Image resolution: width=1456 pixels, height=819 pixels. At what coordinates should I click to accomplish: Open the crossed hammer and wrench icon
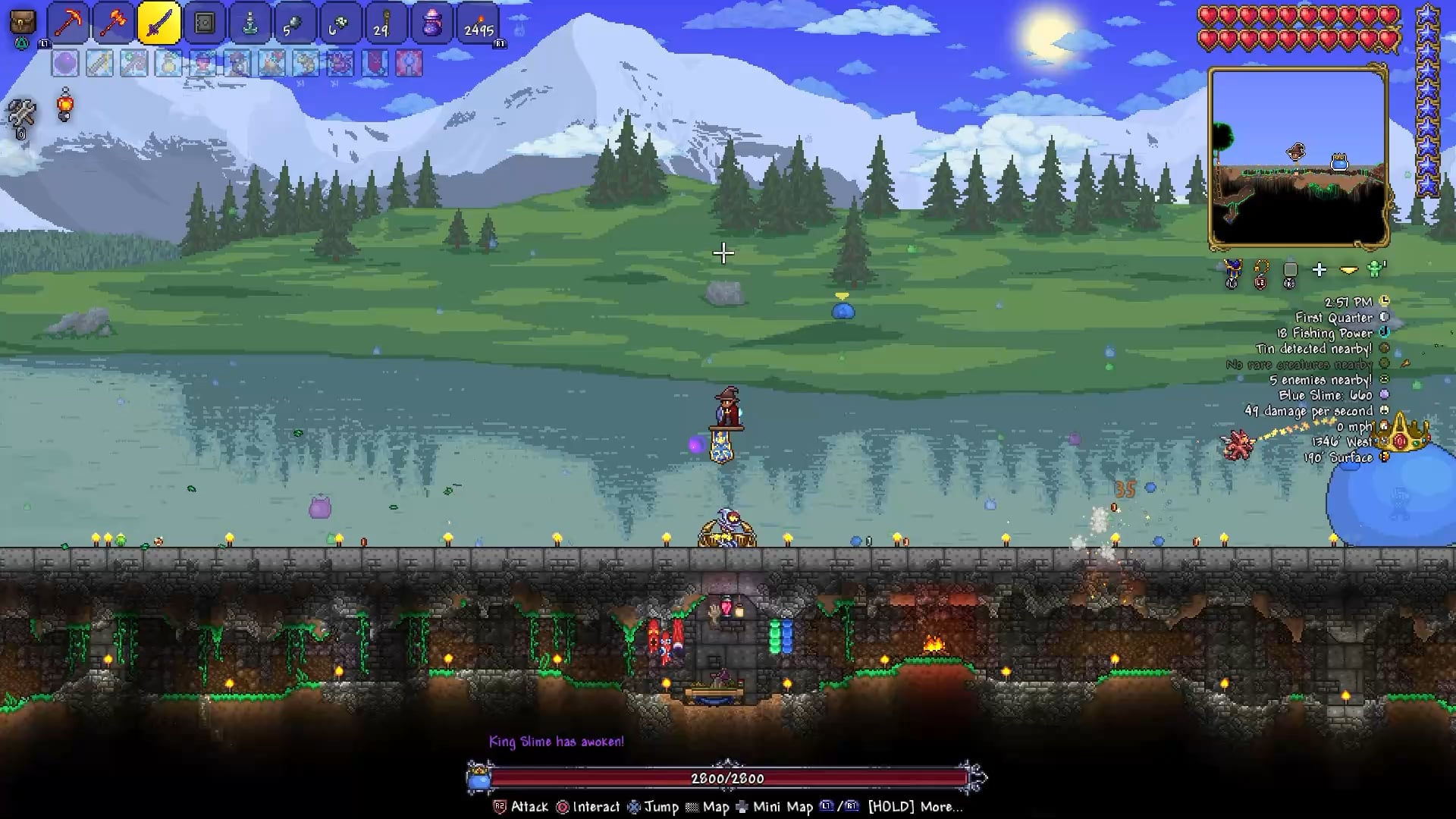pos(21,114)
